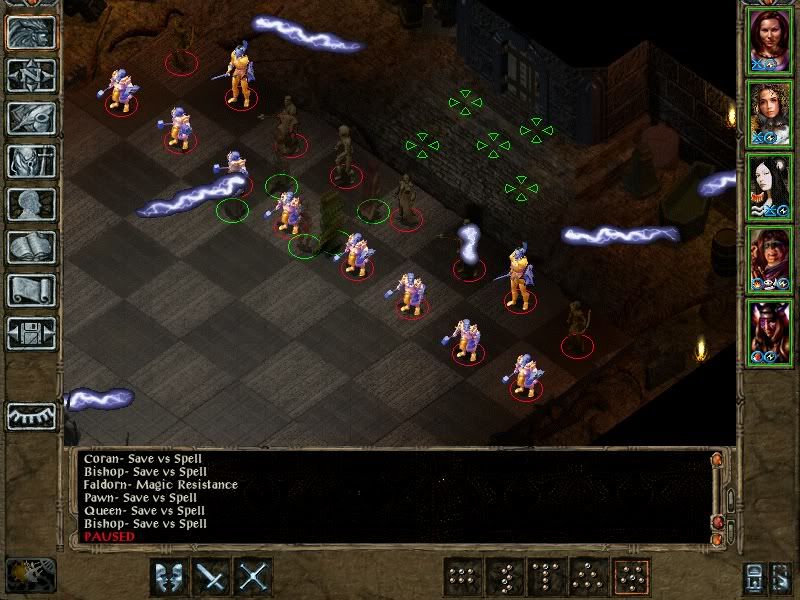Select the curly-haired woman's portrait

point(768,115)
